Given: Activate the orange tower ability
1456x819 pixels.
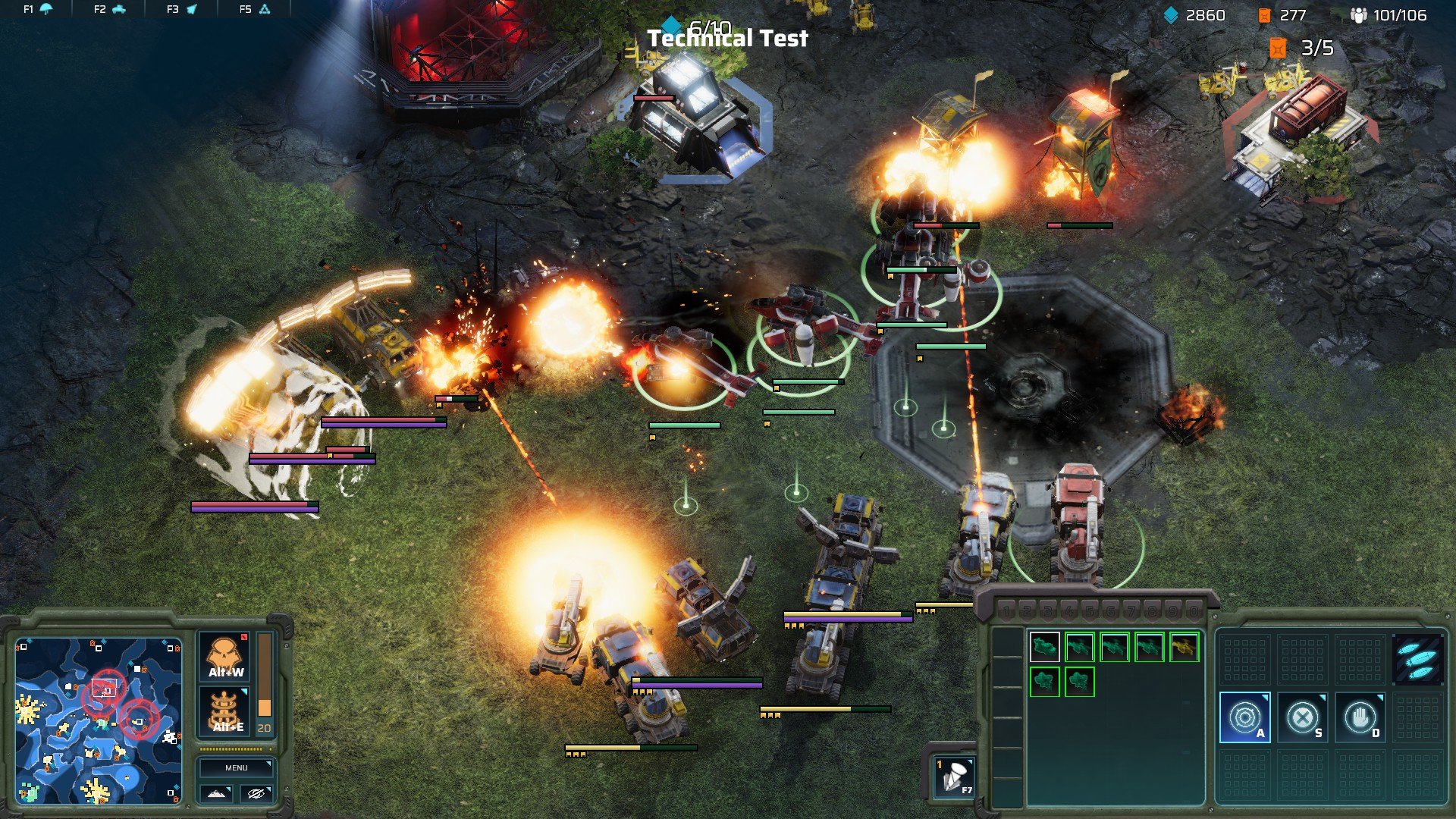Looking at the screenshot, I should (225, 711).
